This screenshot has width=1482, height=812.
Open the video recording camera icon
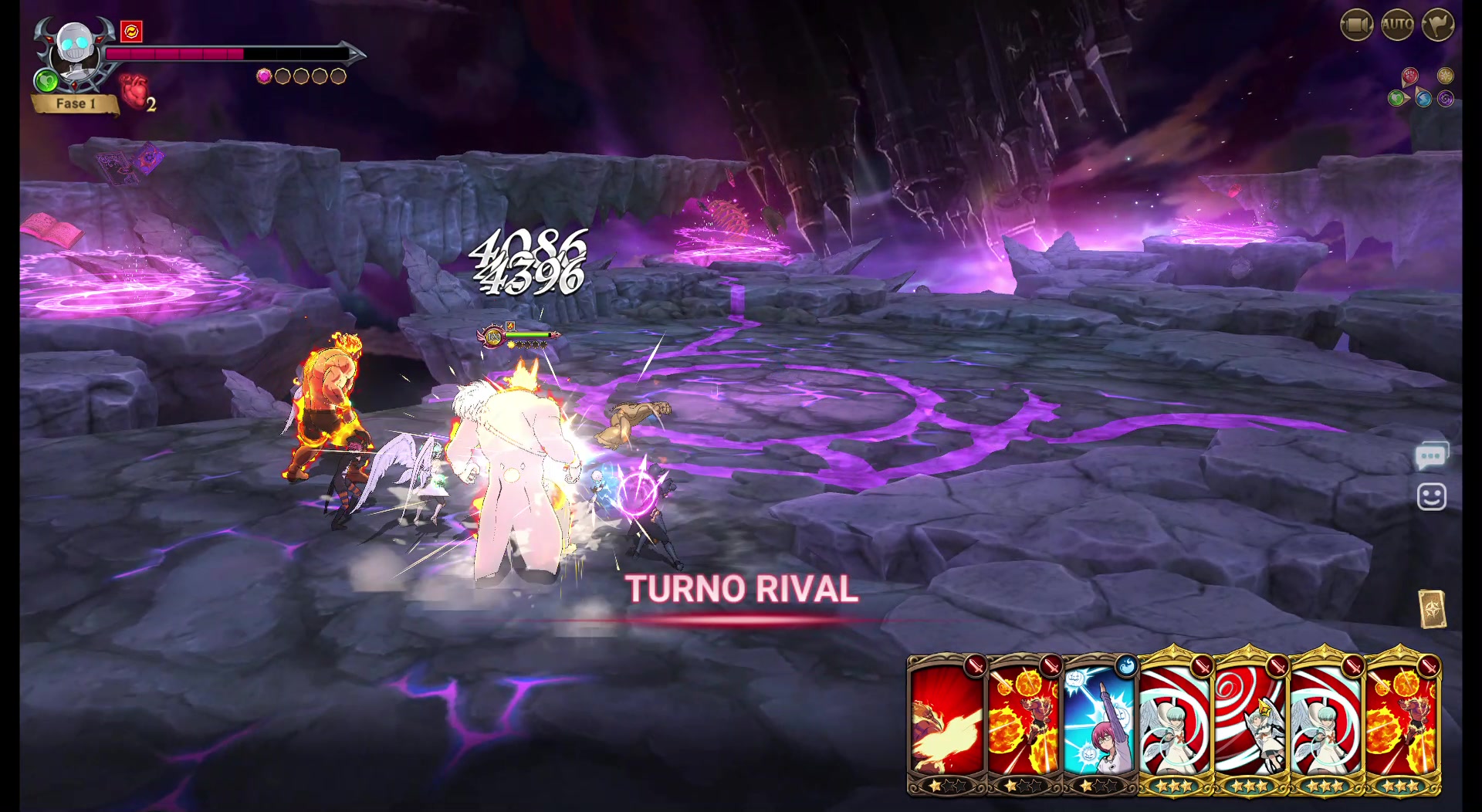click(1356, 25)
